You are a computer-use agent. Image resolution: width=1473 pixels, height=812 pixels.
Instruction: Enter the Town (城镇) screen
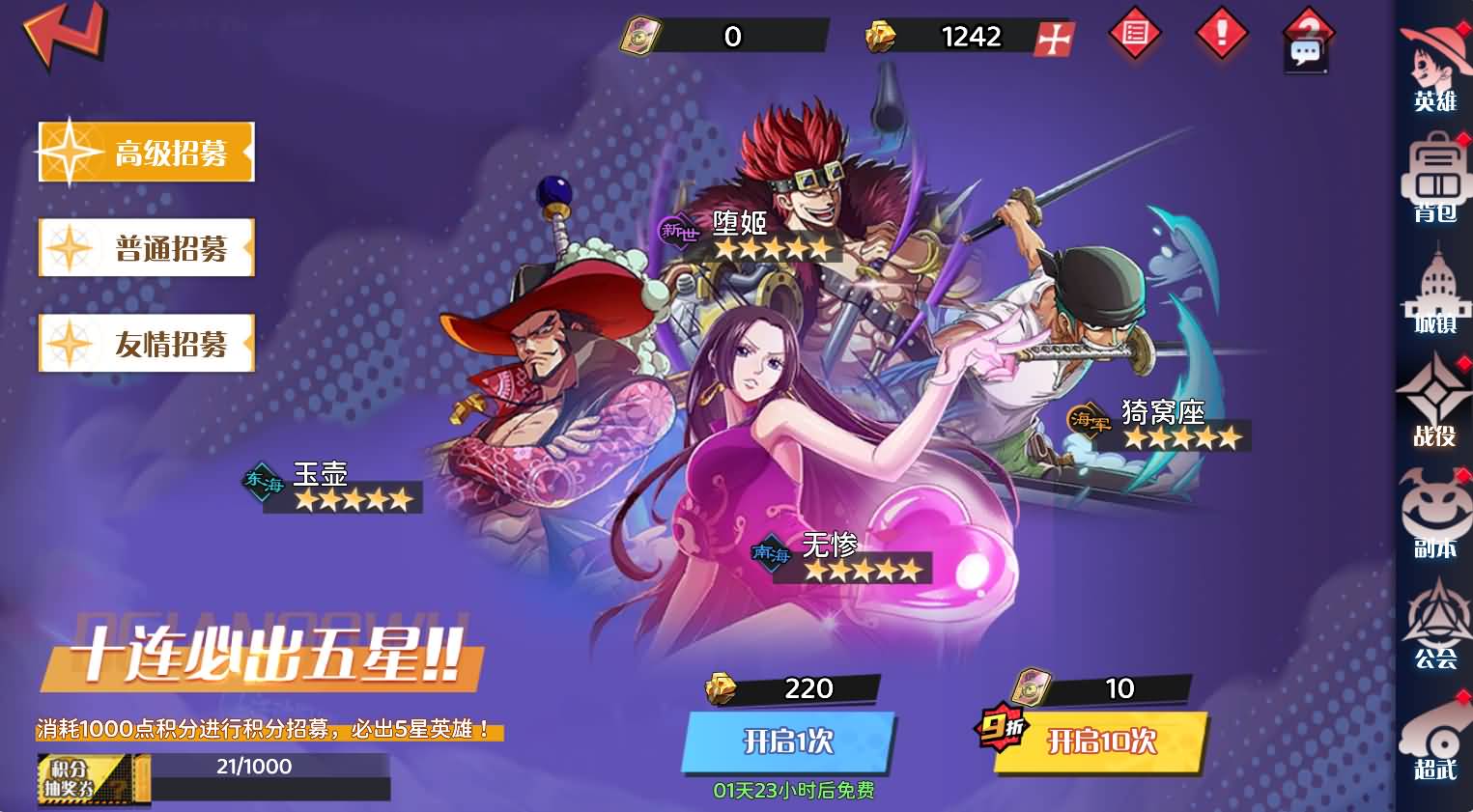[1435, 294]
